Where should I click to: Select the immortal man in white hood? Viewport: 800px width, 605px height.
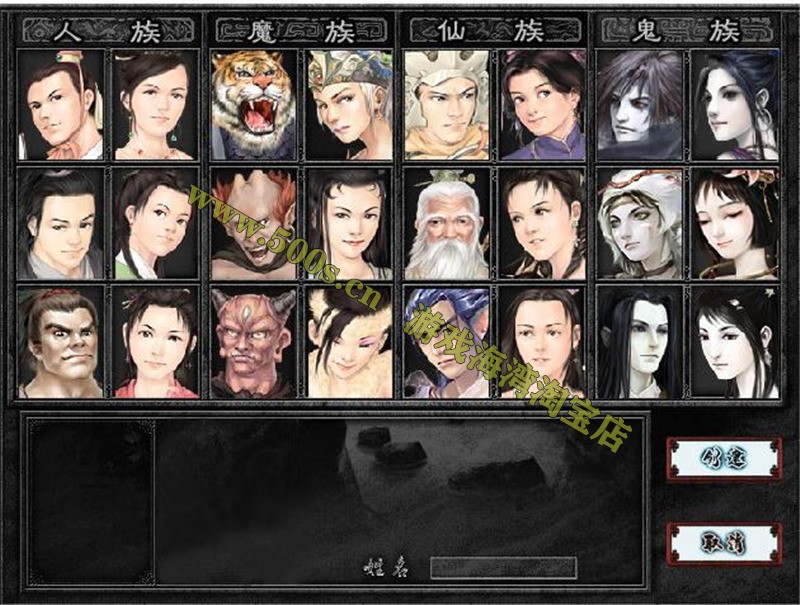click(446, 105)
